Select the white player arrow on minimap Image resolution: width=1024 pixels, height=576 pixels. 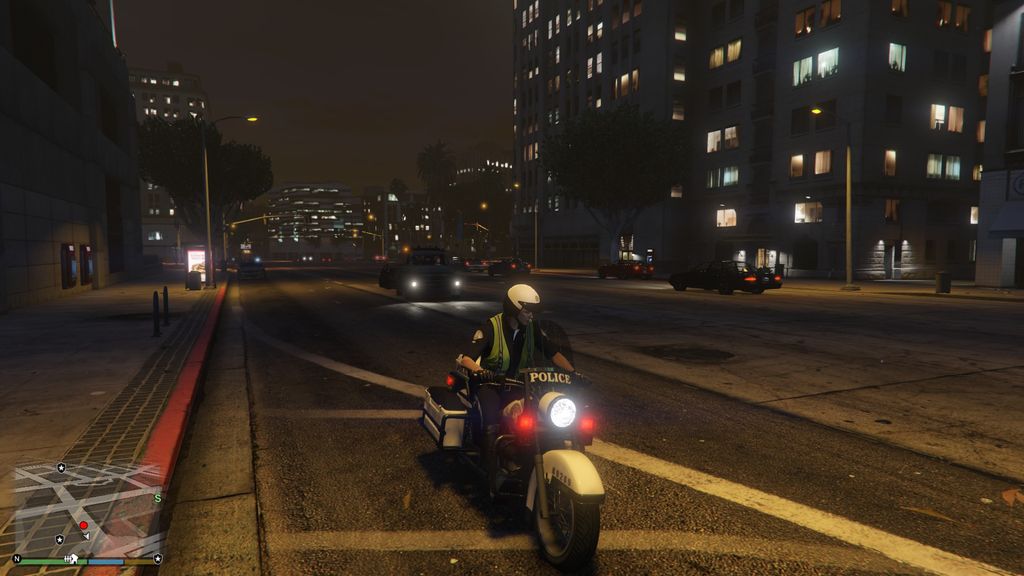(87, 536)
